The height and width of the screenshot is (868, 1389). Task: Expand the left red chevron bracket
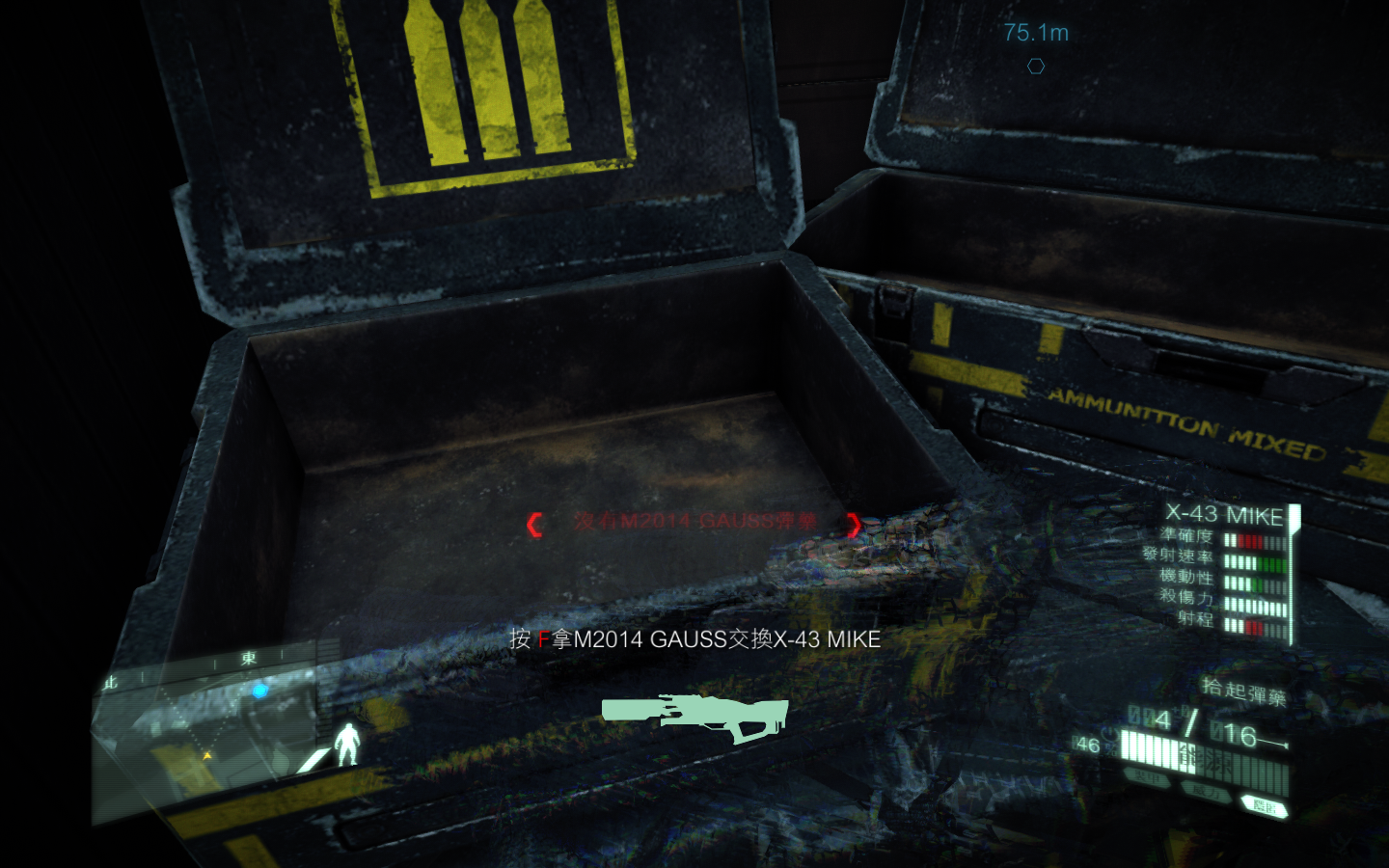pyautogui.click(x=533, y=524)
